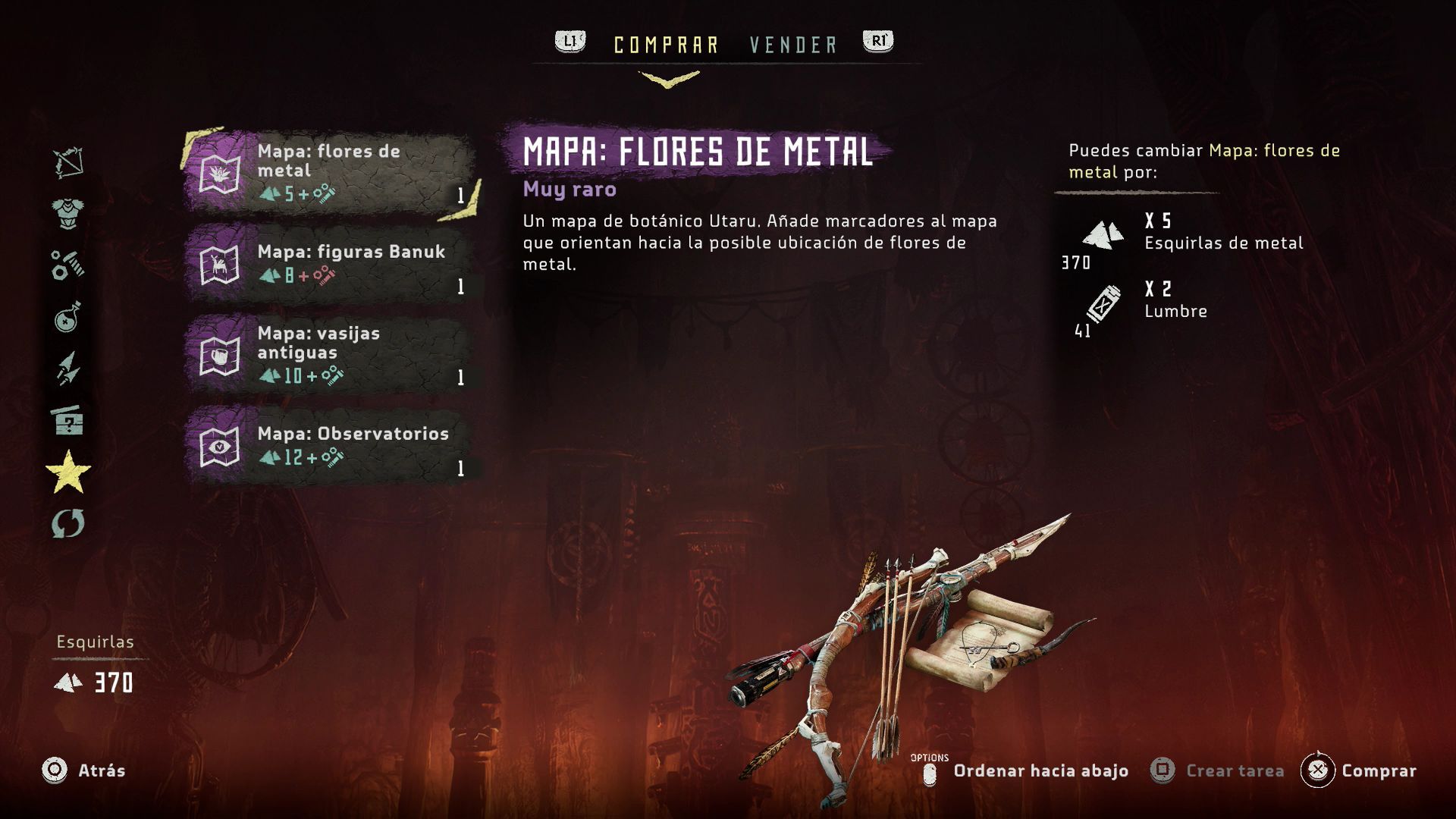1456x819 pixels.
Task: Open the bow weapons category
Action: point(68,162)
